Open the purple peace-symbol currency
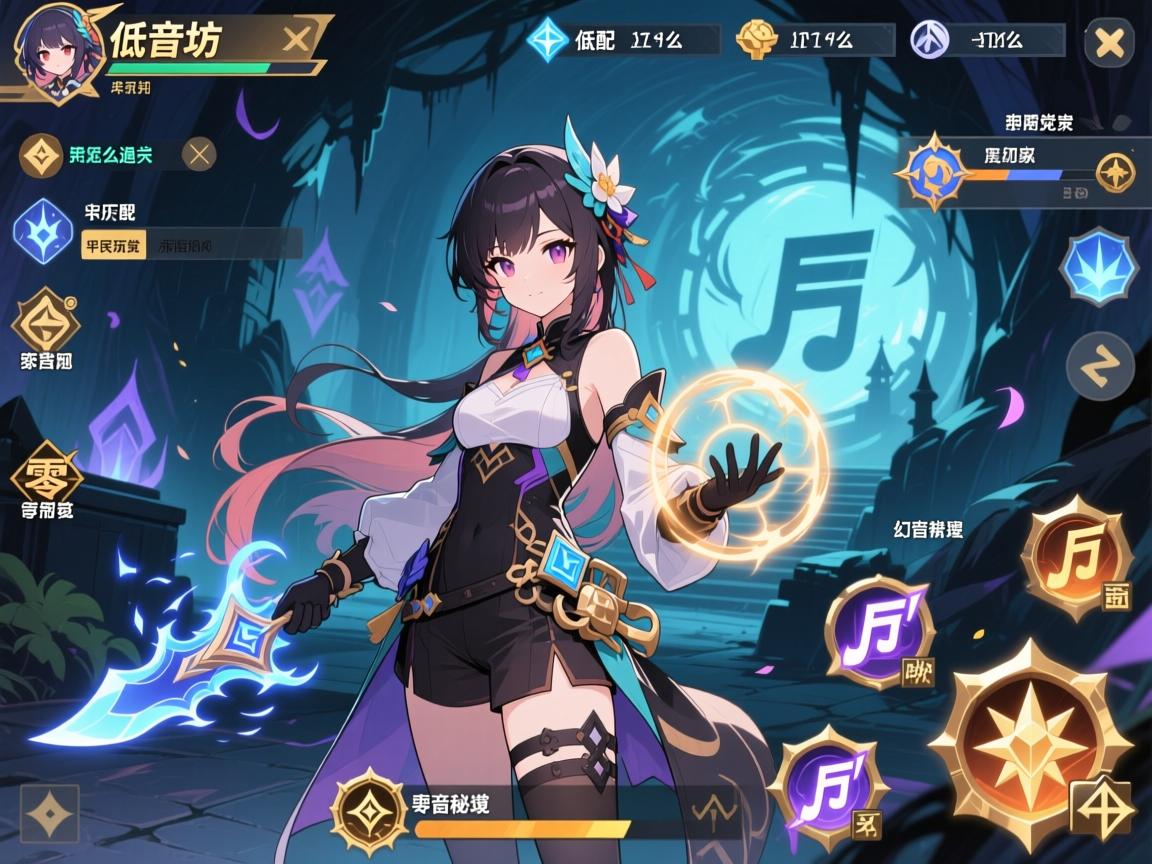This screenshot has width=1152, height=864. click(x=930, y=41)
